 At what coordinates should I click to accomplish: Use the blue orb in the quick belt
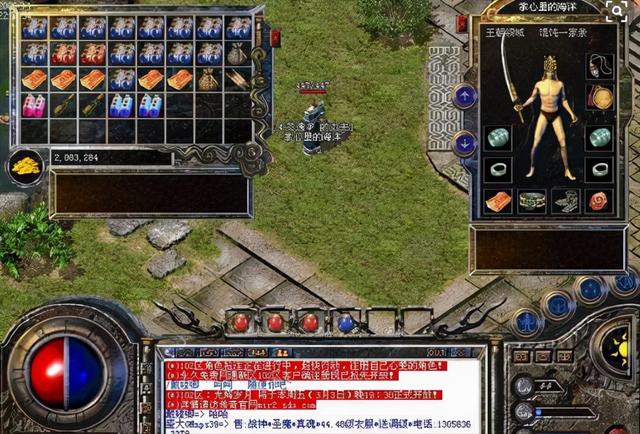coord(345,322)
